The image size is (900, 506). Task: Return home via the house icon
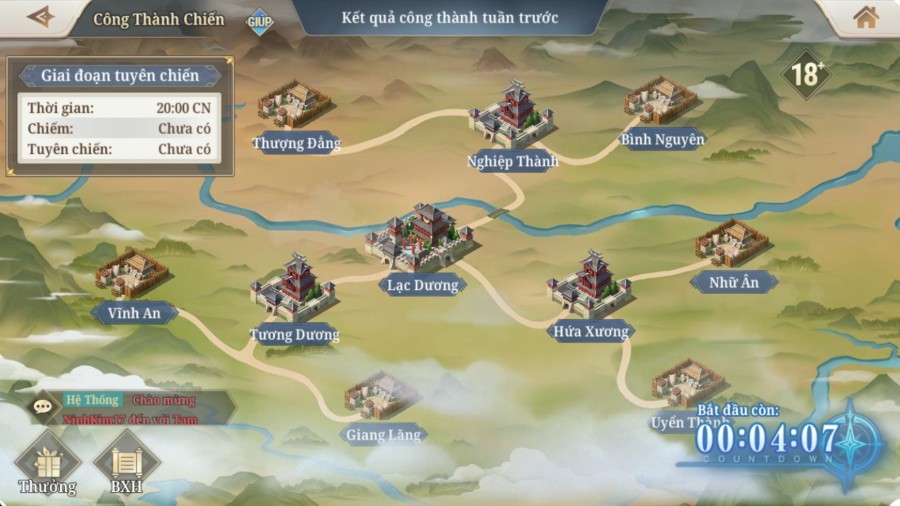(x=865, y=17)
